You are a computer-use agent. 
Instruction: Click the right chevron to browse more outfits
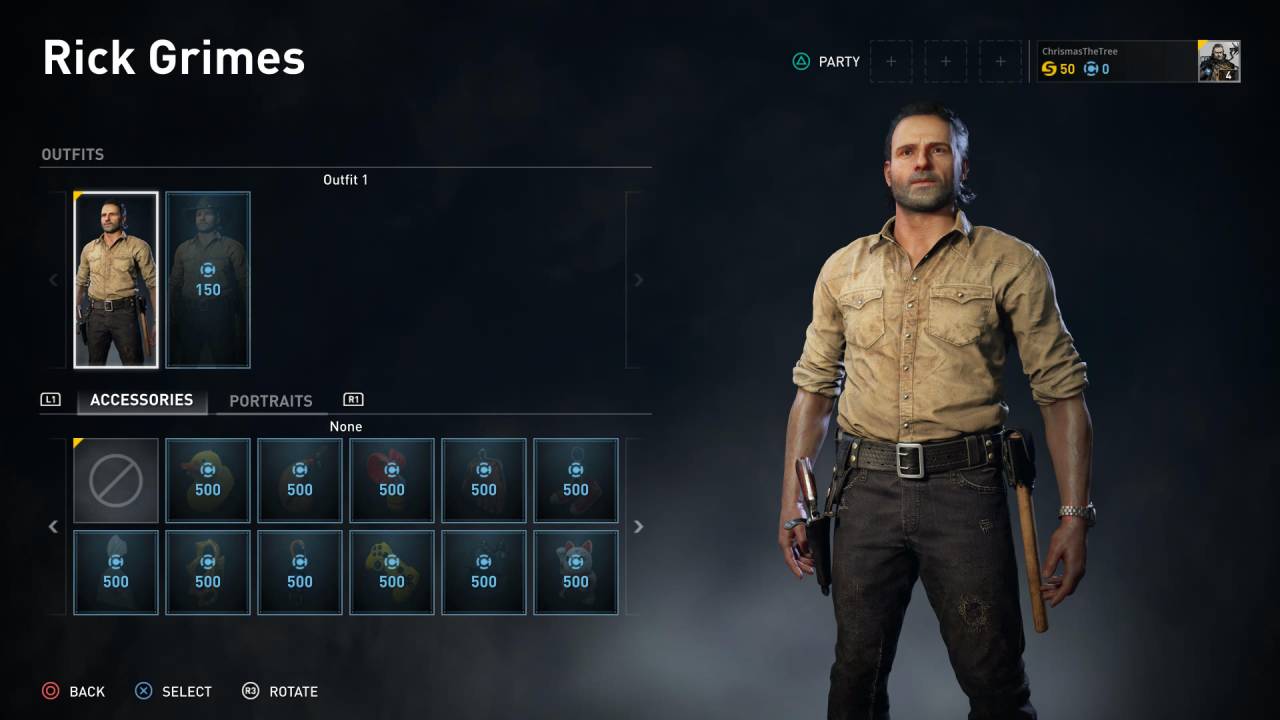point(638,280)
